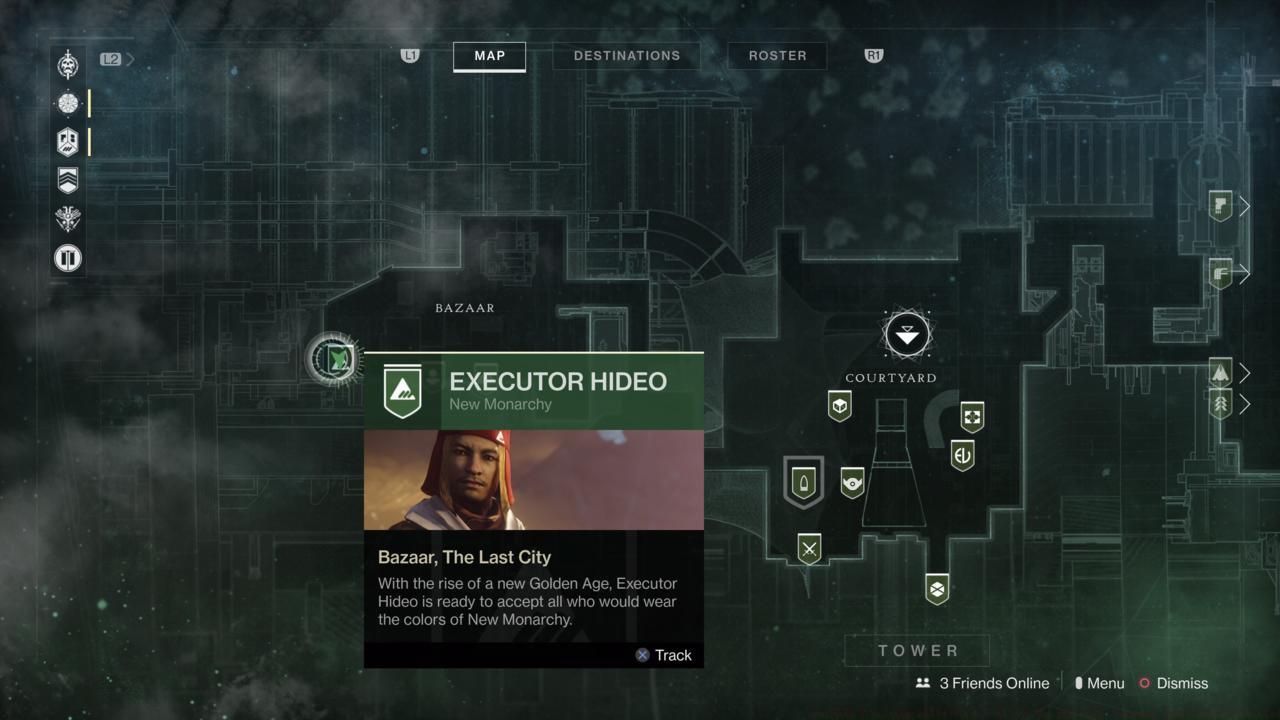Select the Cryptarch cube vendor icon
1280x720 pixels.
click(x=839, y=407)
